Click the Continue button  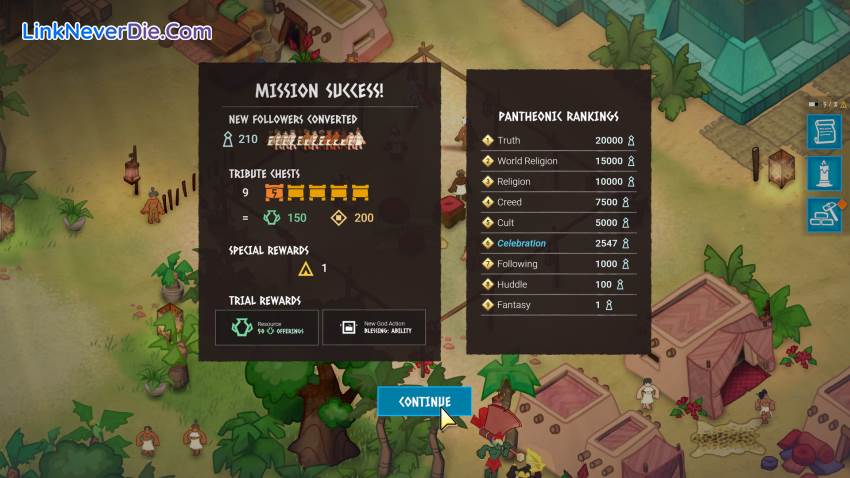coord(424,401)
